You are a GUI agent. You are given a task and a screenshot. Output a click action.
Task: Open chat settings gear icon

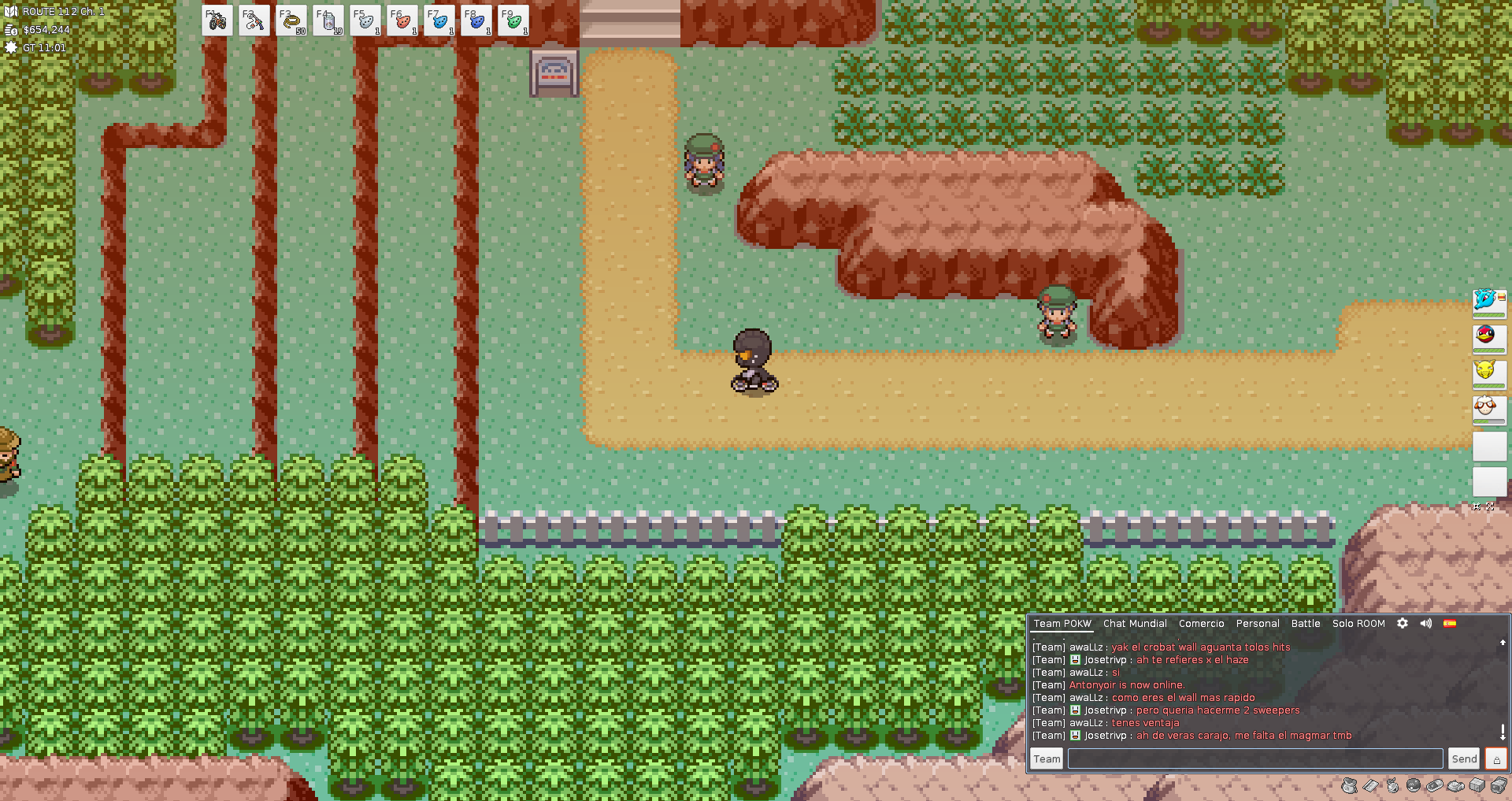coord(1403,623)
